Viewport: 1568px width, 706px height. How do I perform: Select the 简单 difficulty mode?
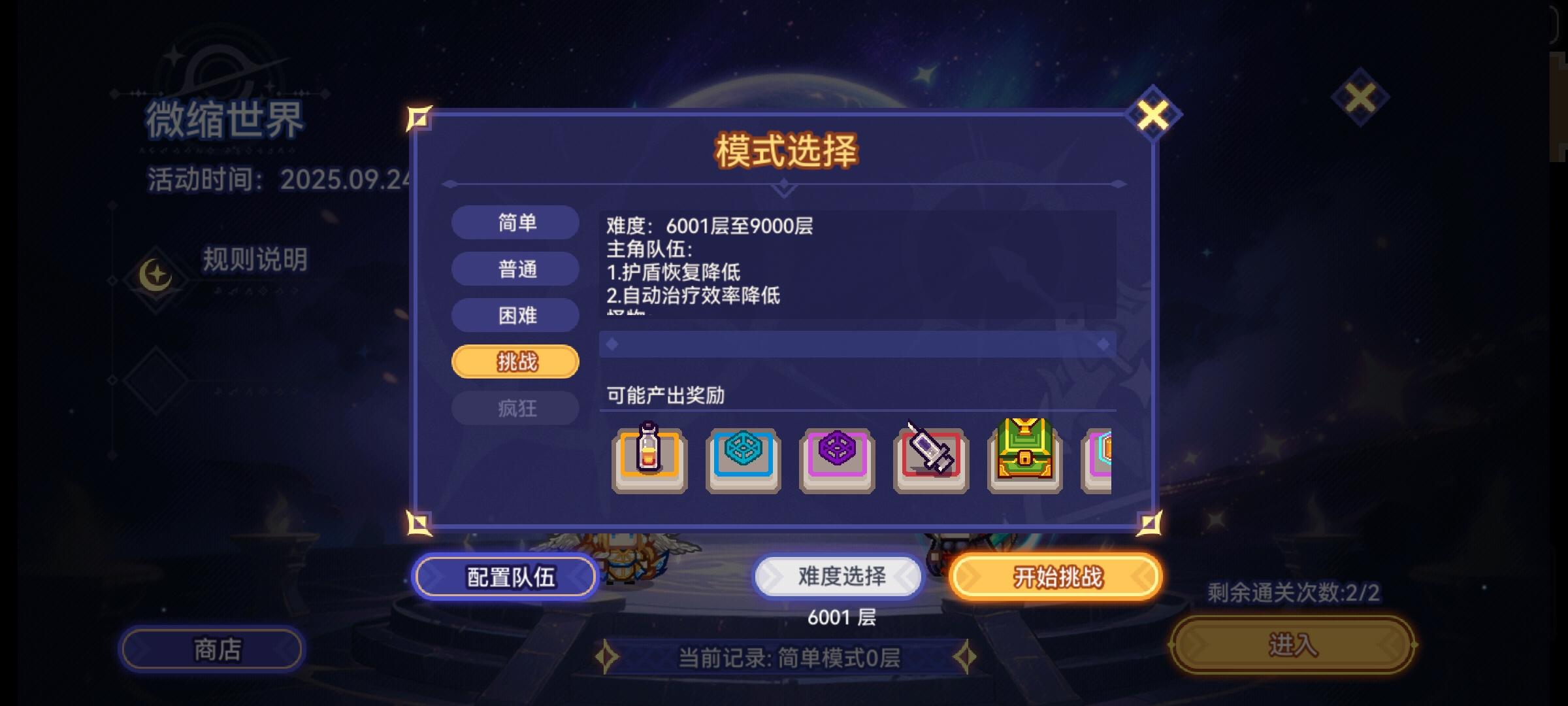pyautogui.click(x=515, y=223)
